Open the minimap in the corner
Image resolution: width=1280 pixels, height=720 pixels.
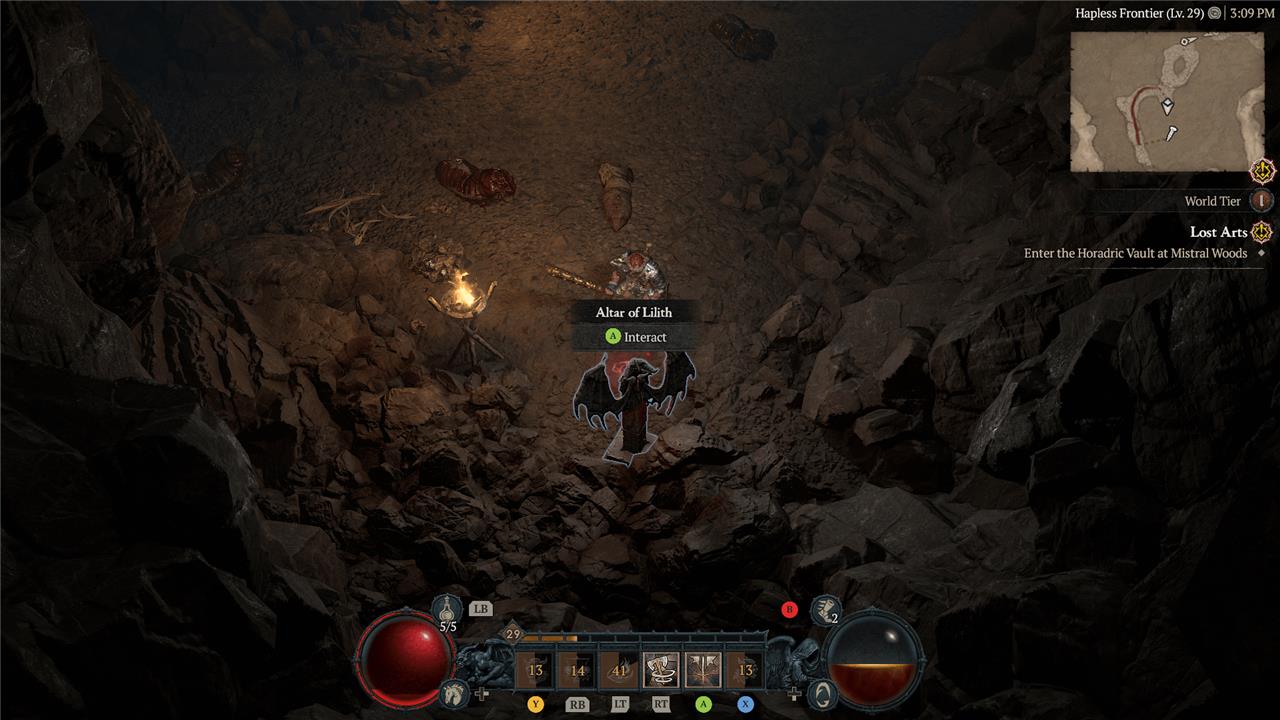(x=1167, y=101)
